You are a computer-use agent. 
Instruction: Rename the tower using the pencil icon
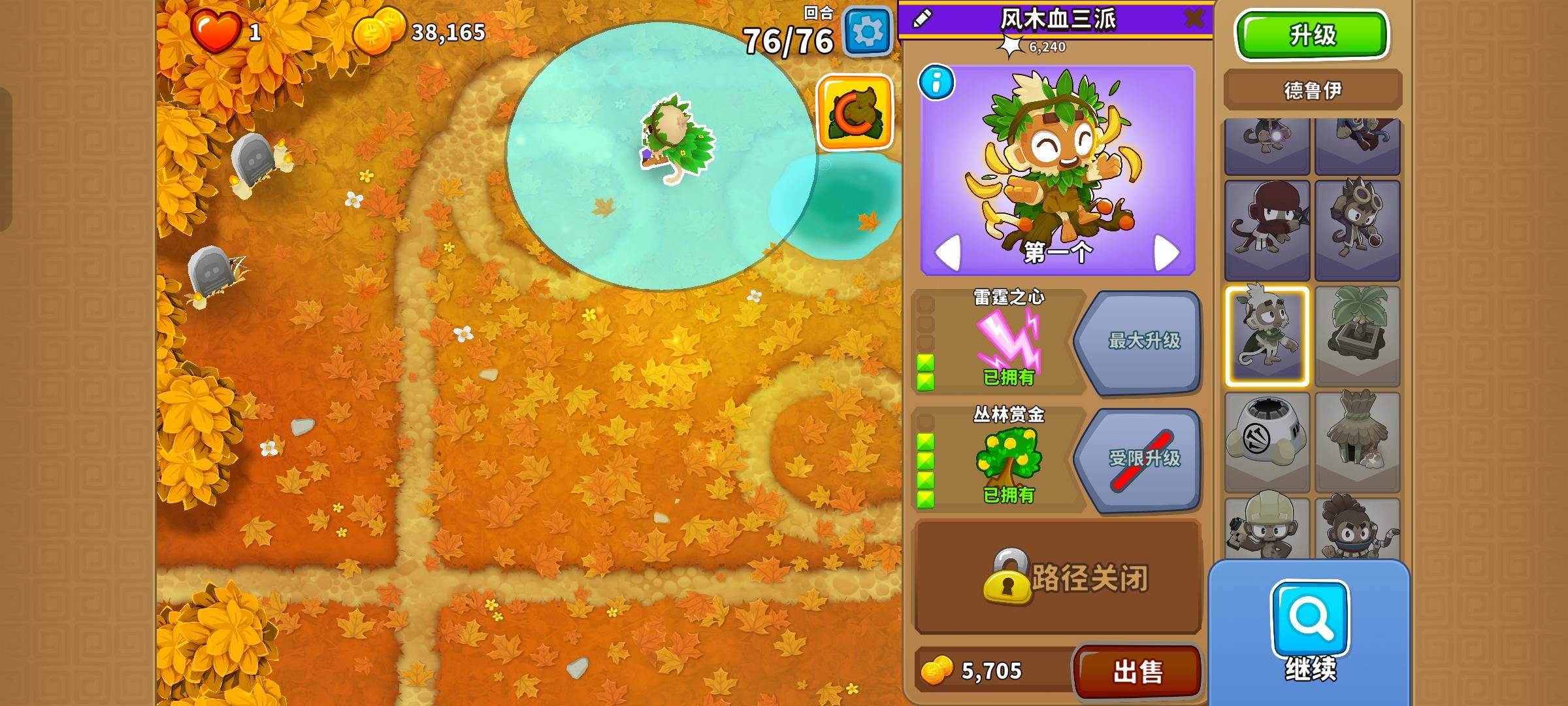(x=921, y=18)
